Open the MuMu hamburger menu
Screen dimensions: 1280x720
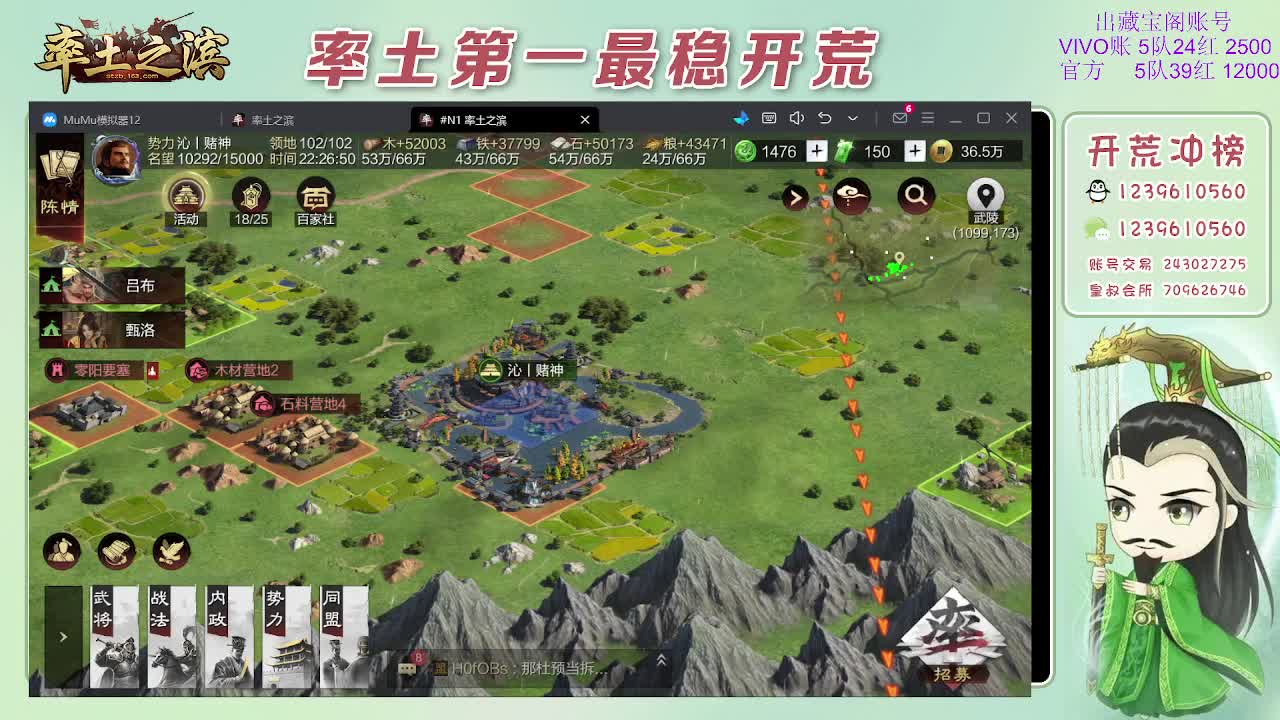pyautogui.click(x=928, y=117)
